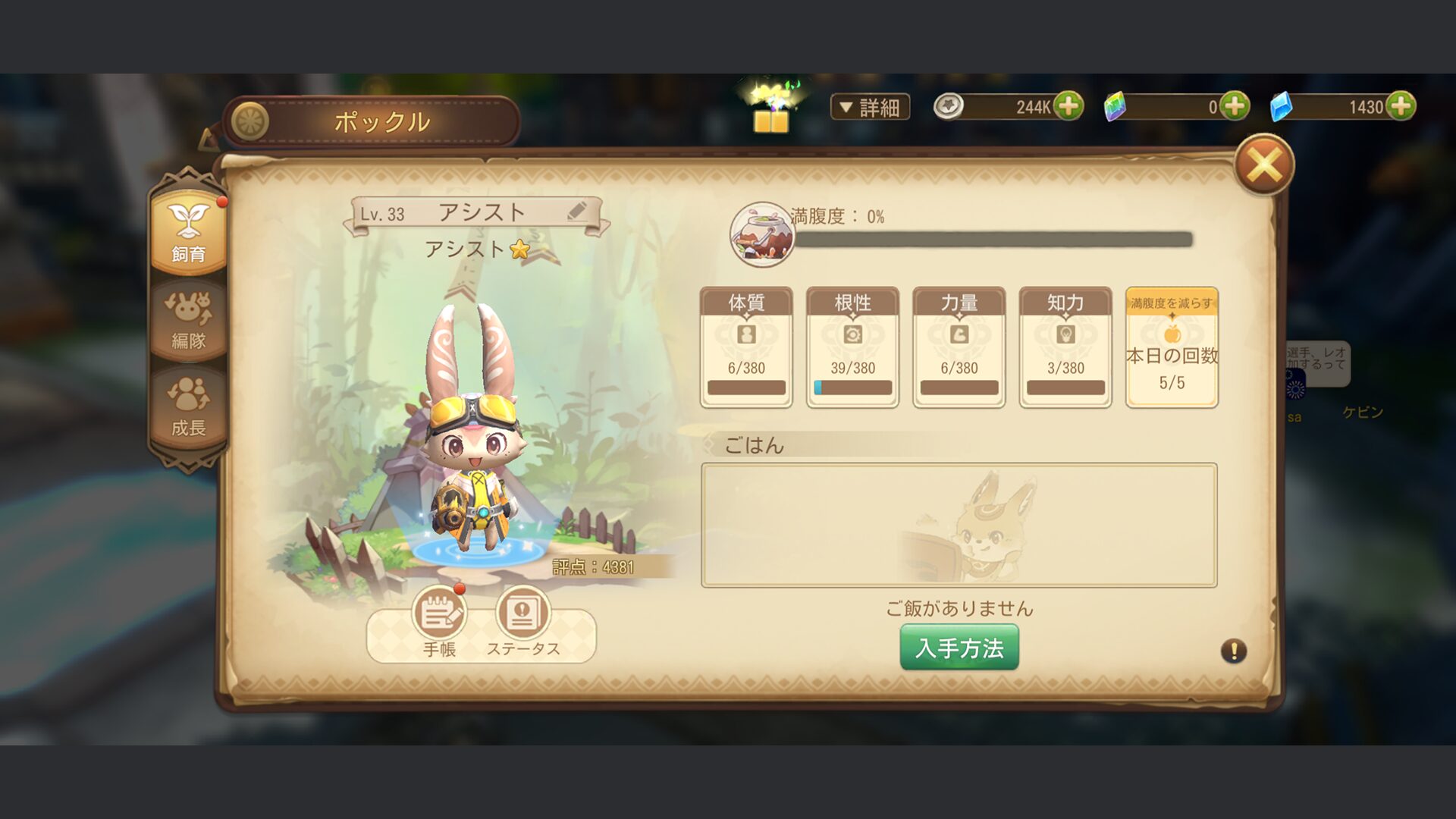Click the golden apple 満腹度を減らす icon
The width and height of the screenshot is (1456, 819).
point(1171,334)
